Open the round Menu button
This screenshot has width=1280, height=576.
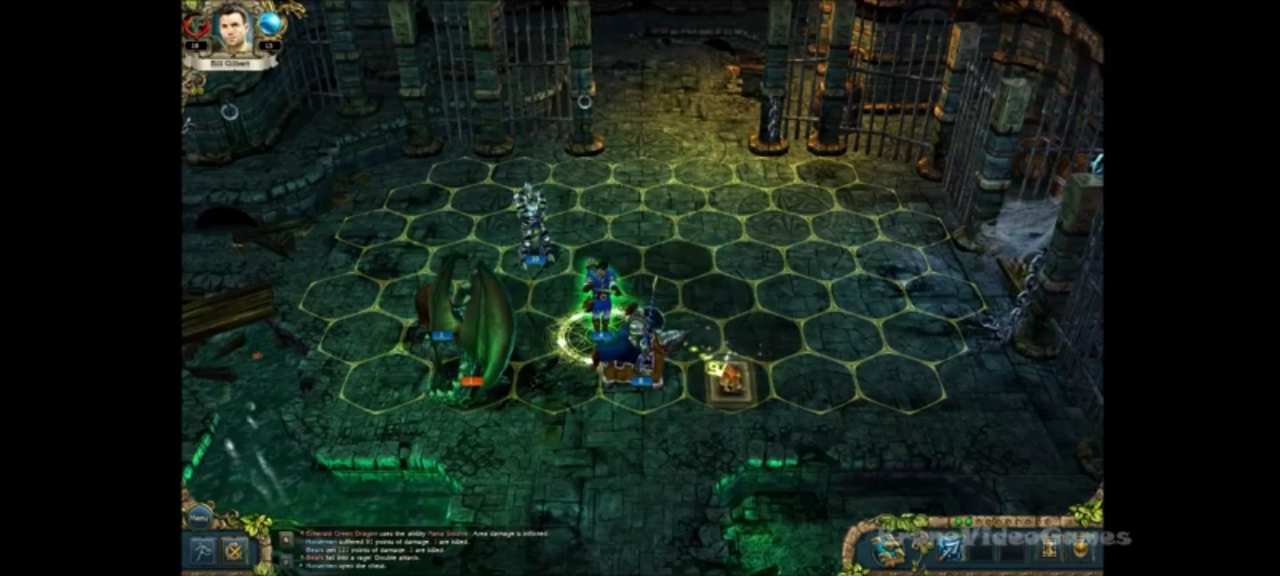point(199,516)
